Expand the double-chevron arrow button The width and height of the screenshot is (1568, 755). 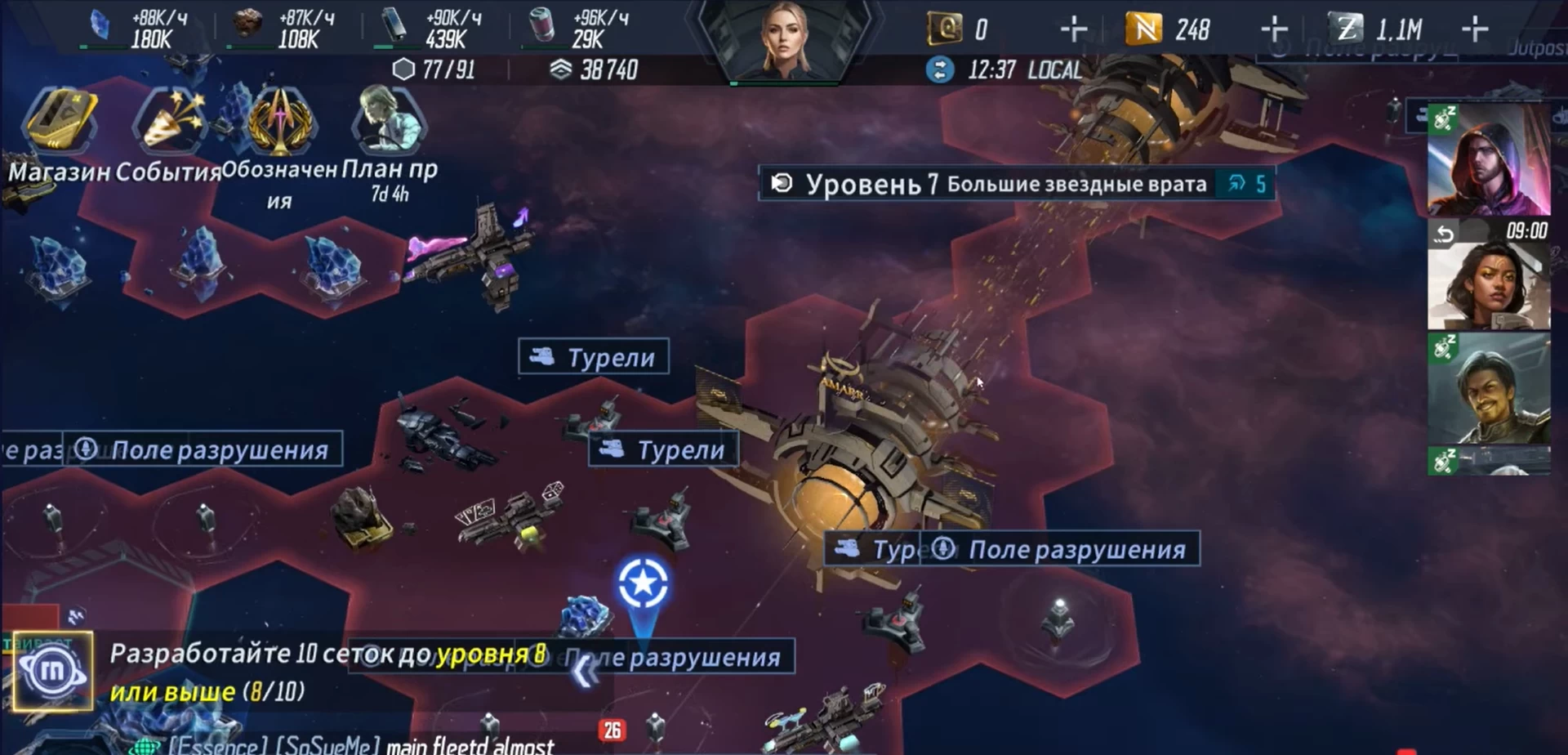[585, 670]
